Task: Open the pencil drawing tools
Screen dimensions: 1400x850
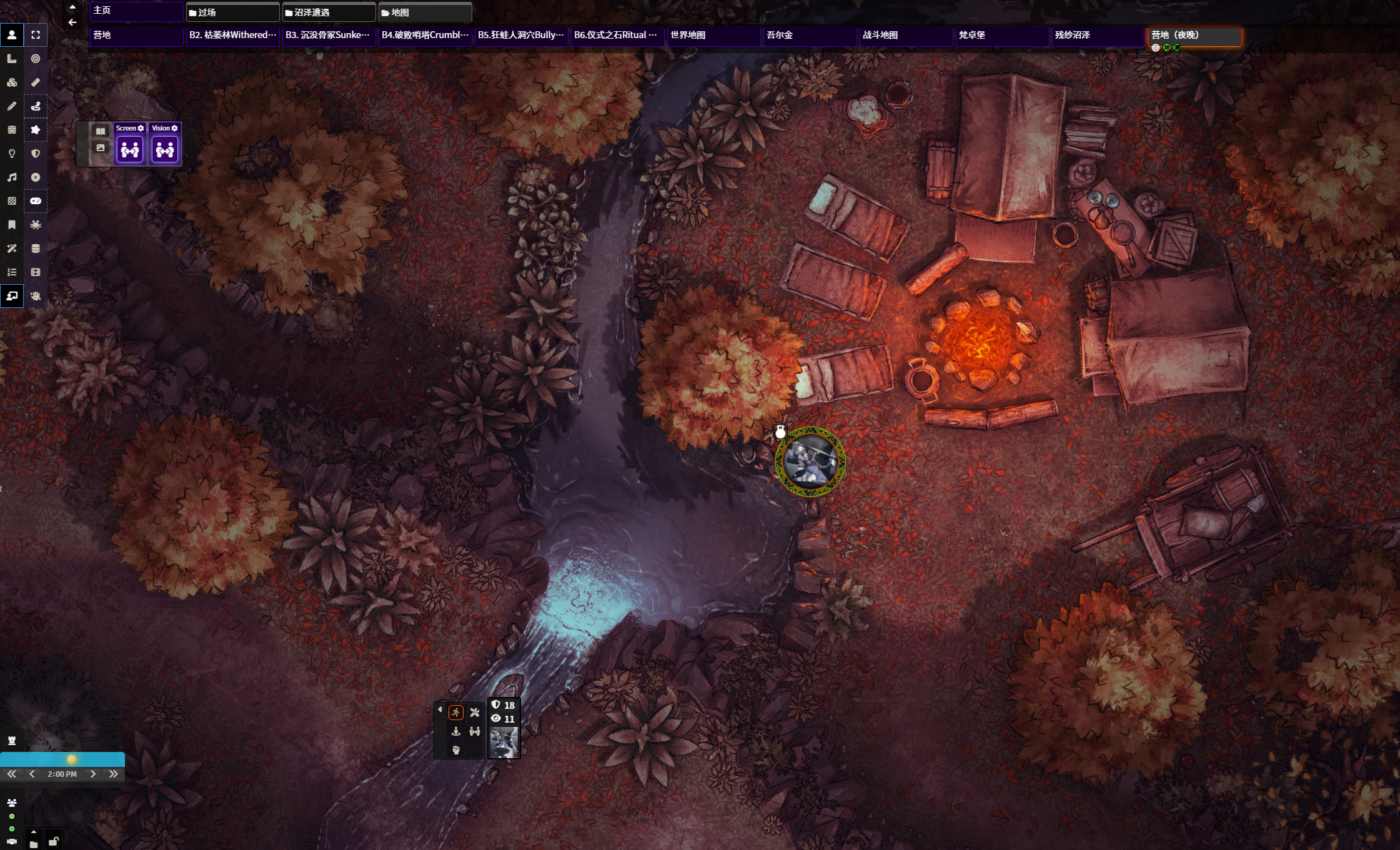Action: (12, 106)
